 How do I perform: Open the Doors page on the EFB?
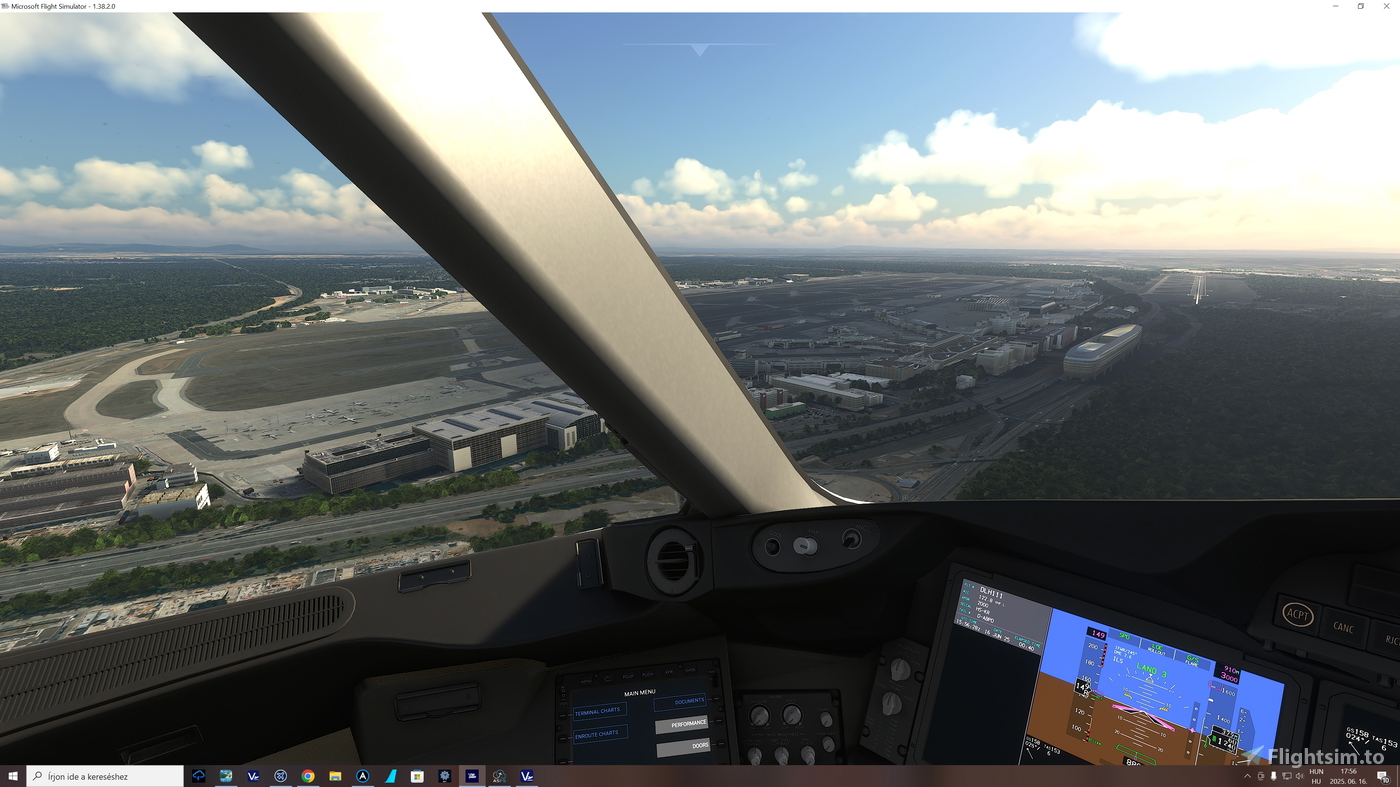684,746
